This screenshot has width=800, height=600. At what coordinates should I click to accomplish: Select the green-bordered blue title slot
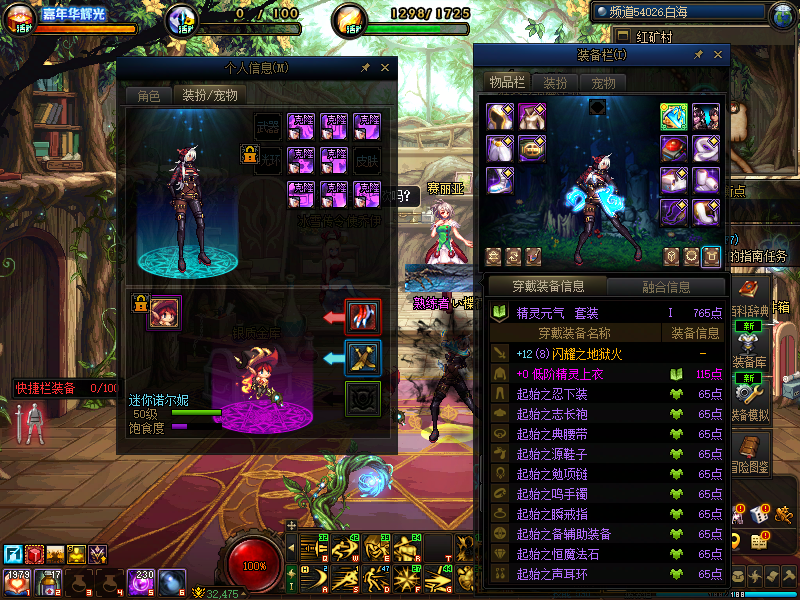coord(673,117)
